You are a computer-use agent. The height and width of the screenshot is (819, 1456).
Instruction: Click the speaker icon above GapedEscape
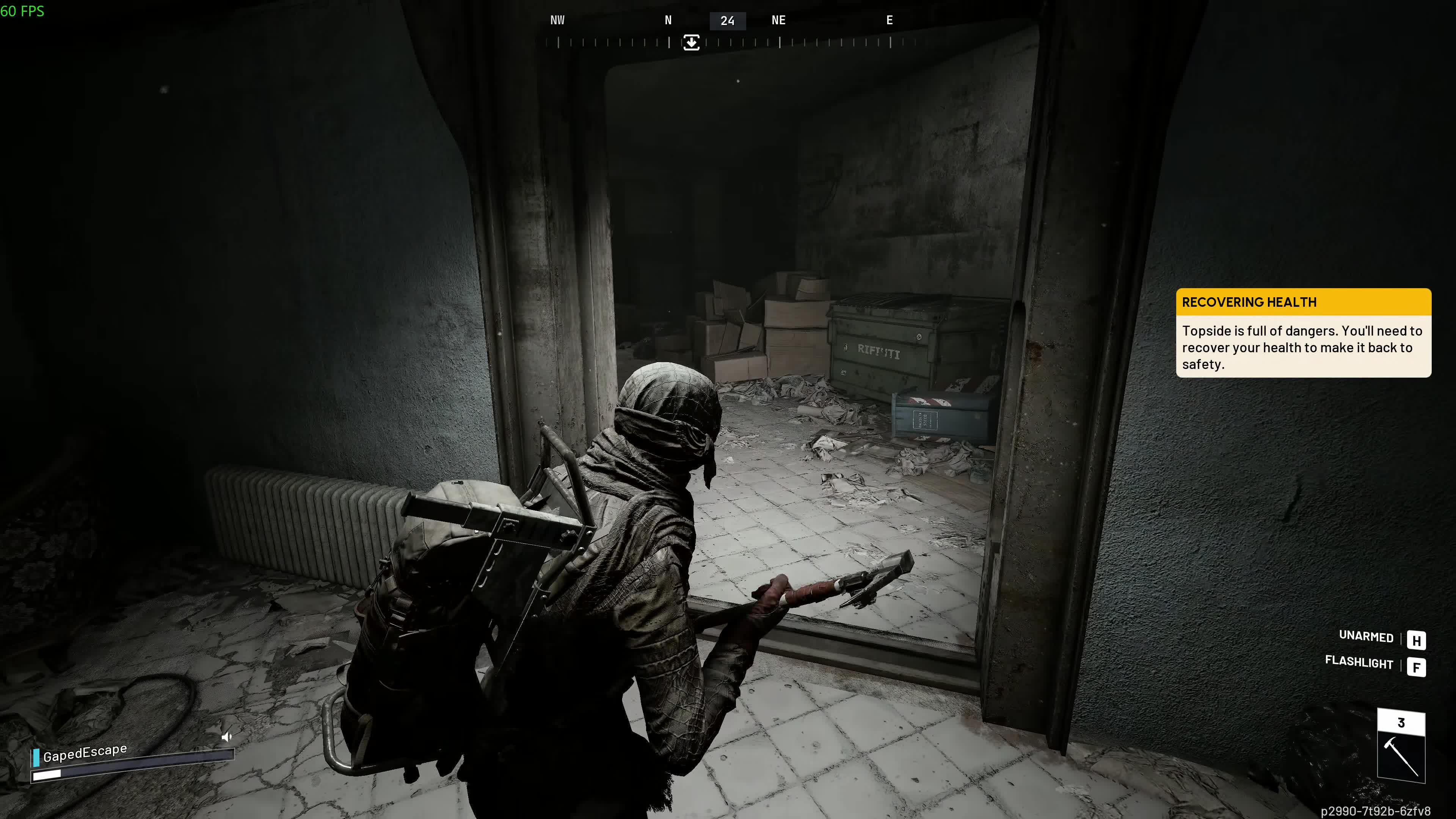pos(227,736)
